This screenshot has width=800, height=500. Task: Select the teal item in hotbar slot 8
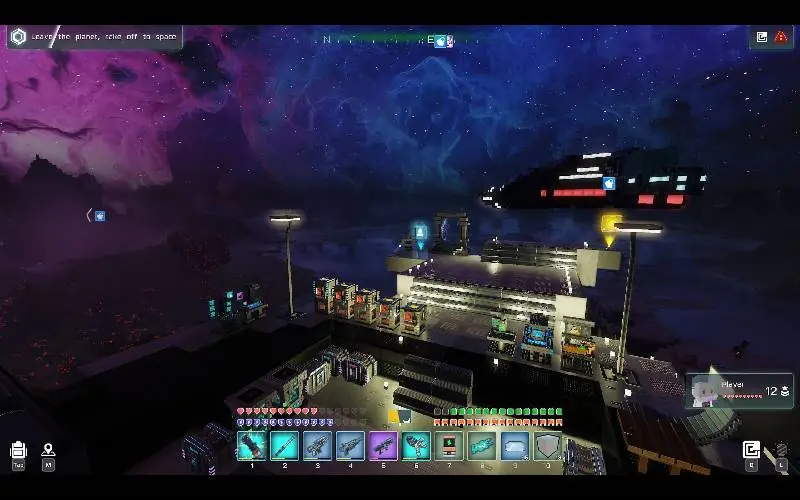[x=482, y=445]
